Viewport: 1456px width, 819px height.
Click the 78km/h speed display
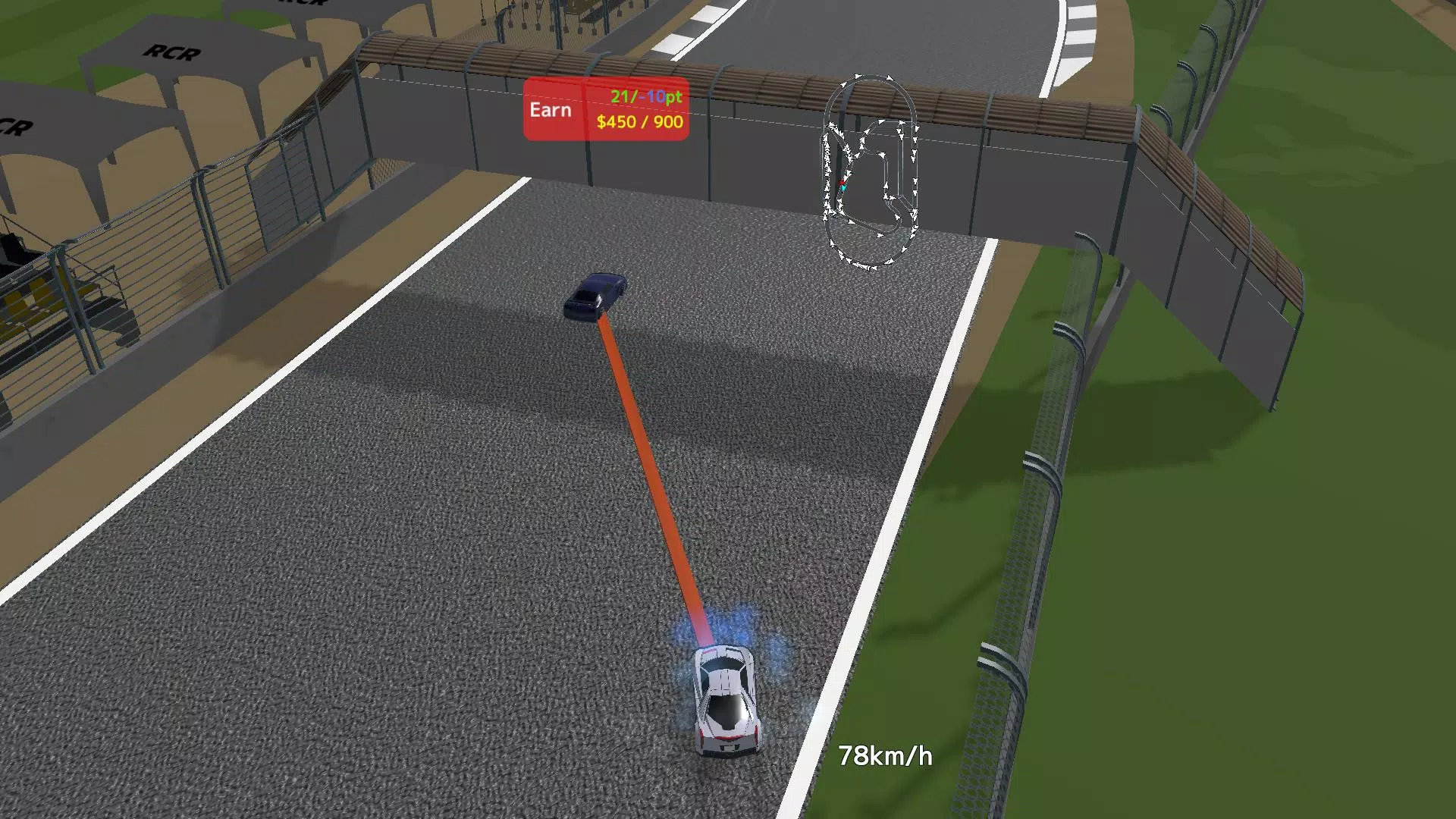tap(886, 755)
